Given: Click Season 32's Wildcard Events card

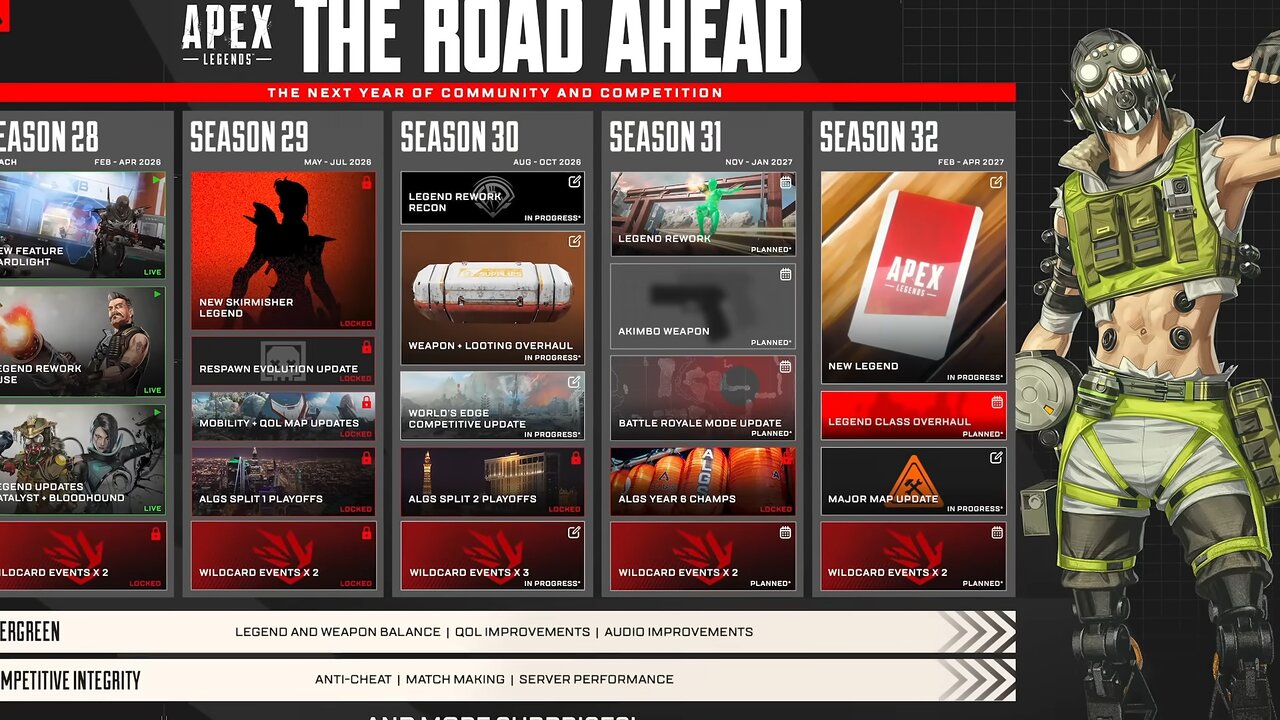Looking at the screenshot, I should tap(913, 556).
